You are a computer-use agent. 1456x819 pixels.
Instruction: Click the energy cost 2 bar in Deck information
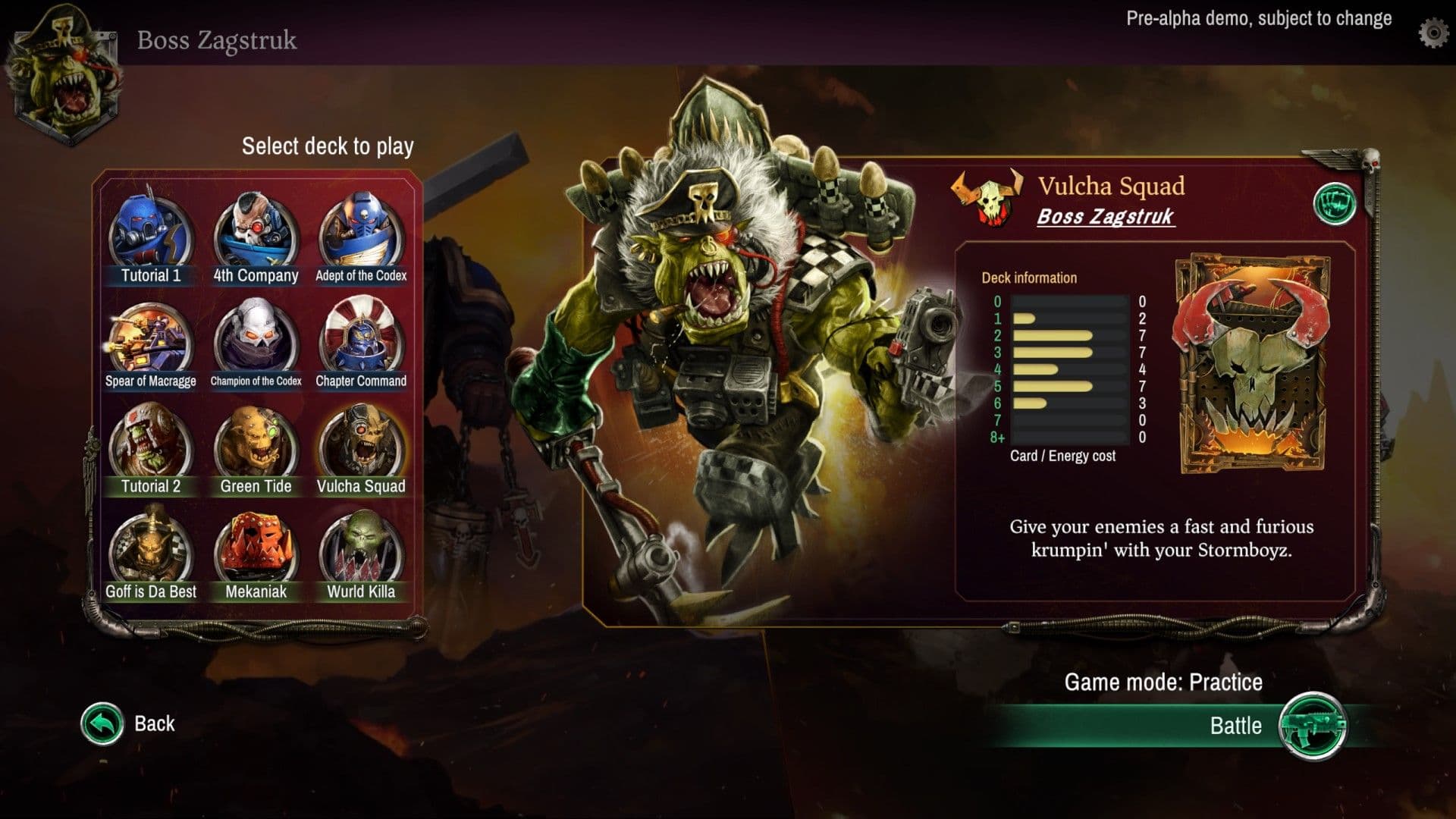(1054, 337)
